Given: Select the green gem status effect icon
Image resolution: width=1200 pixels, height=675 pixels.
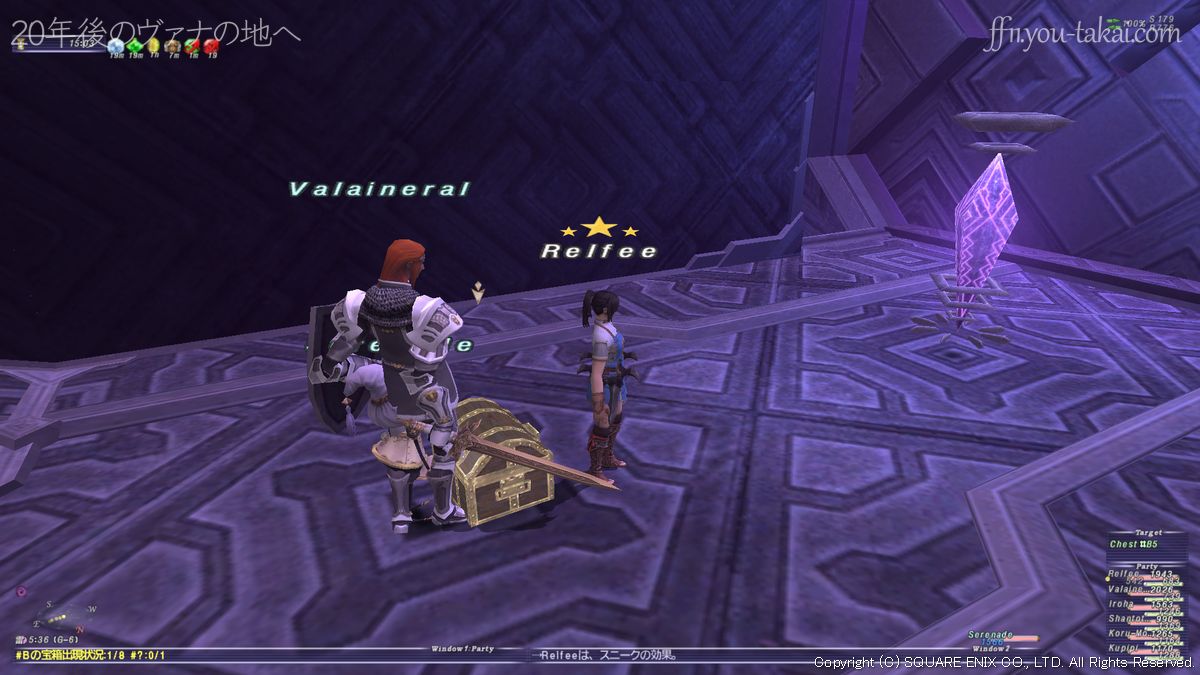Looking at the screenshot, I should click(135, 45).
